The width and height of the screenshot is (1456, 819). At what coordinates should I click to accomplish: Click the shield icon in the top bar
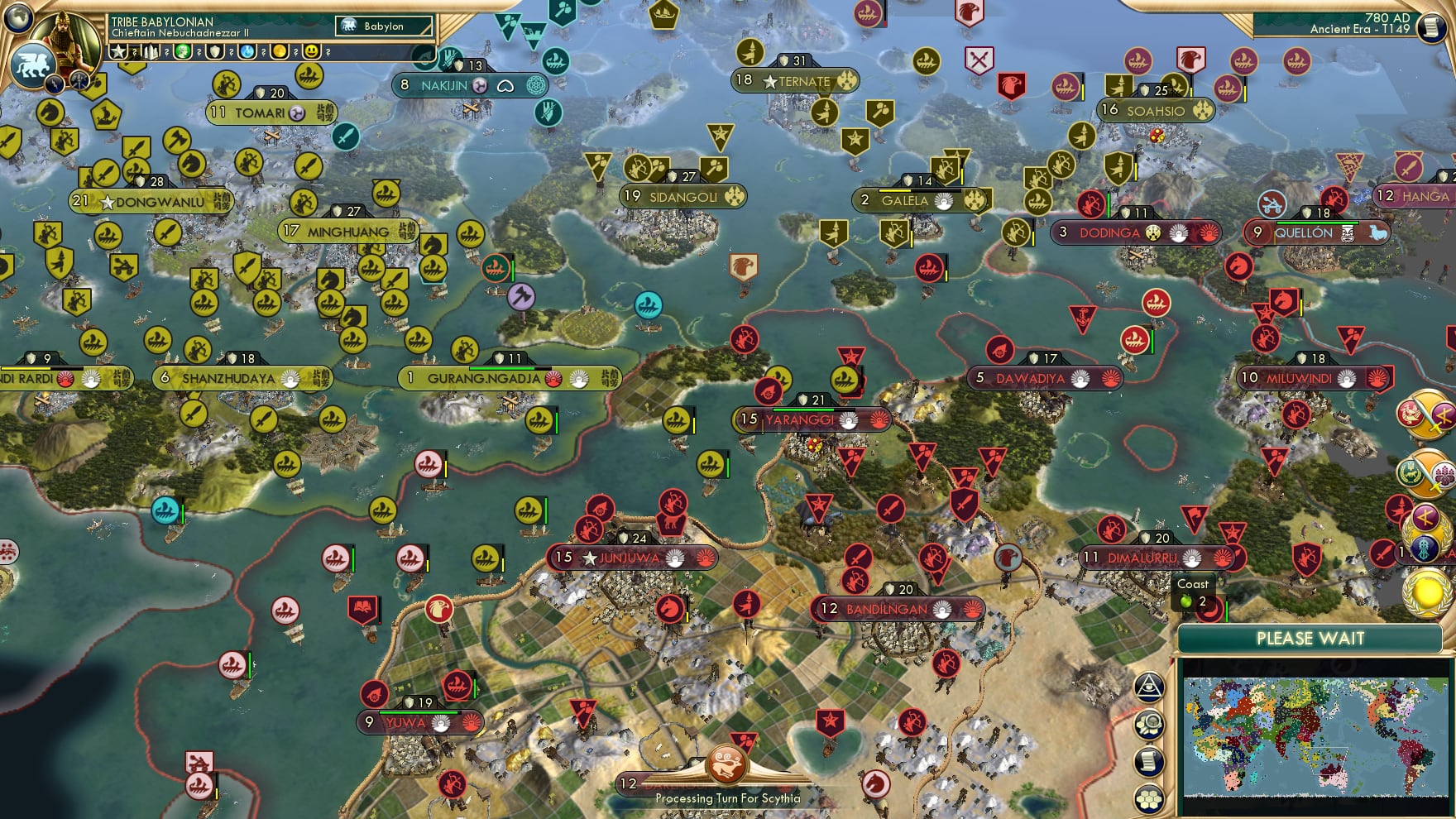[215, 52]
